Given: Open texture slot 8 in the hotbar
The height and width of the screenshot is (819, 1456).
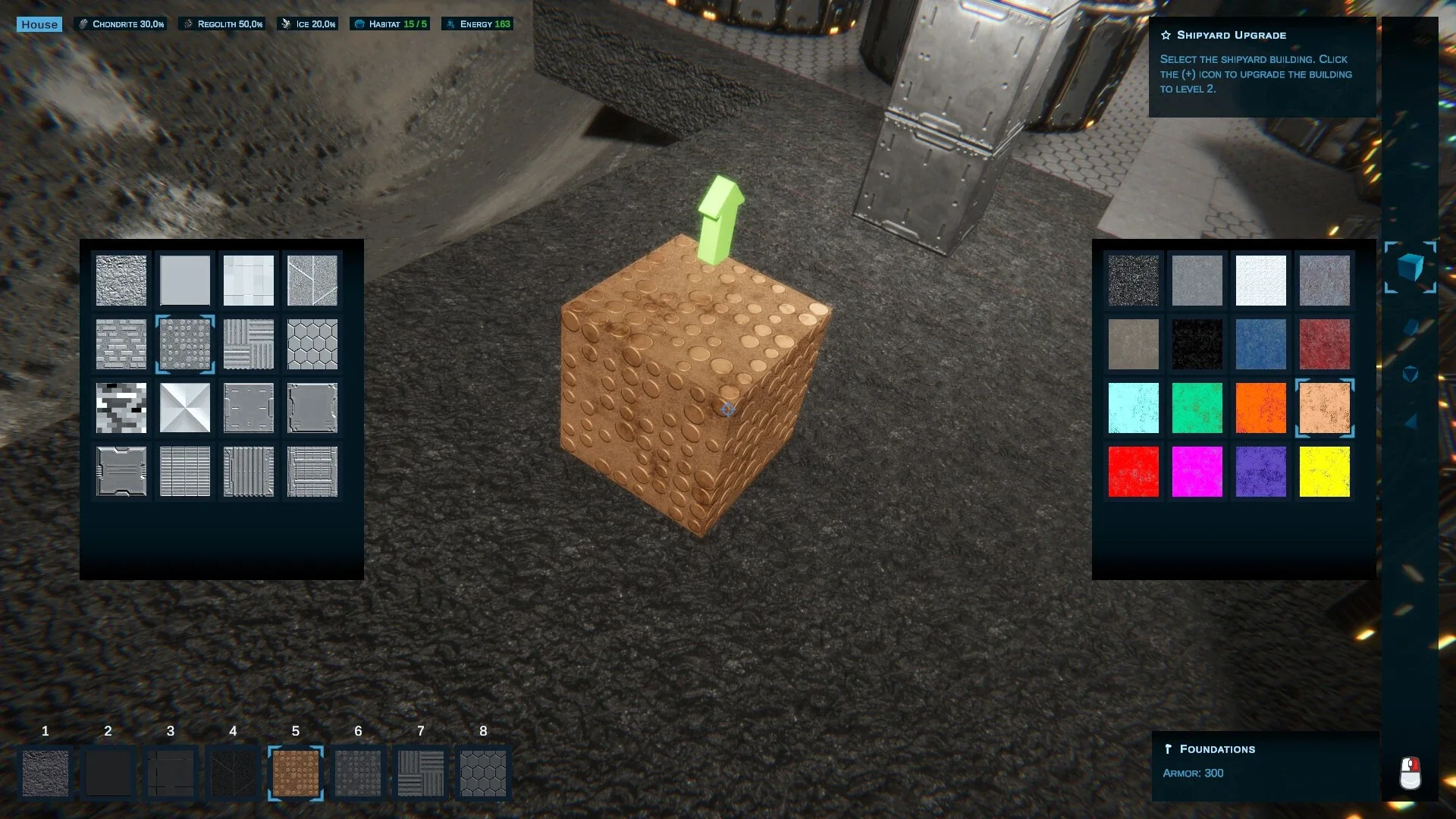Looking at the screenshot, I should (483, 773).
